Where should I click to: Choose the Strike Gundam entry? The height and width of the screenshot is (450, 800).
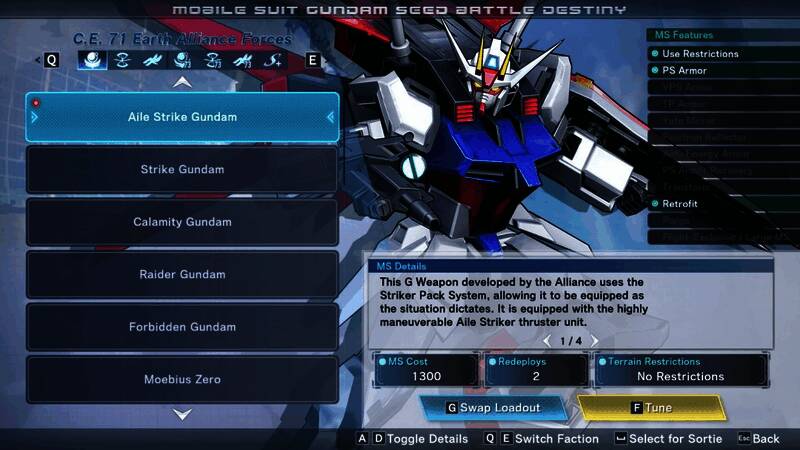point(182,170)
